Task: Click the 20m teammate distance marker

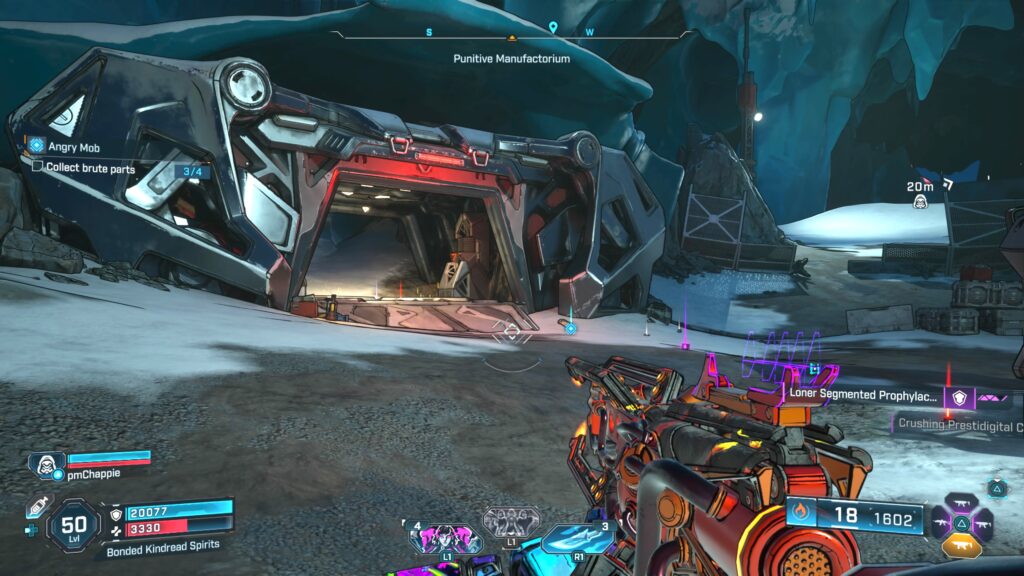Action: click(920, 194)
